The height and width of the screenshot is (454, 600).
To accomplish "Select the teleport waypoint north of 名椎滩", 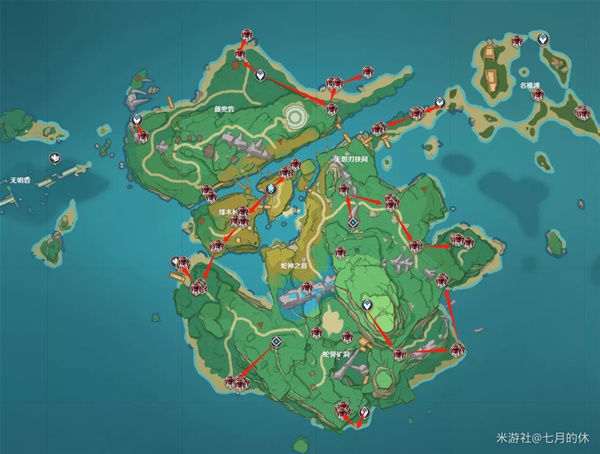I will 541,38.
